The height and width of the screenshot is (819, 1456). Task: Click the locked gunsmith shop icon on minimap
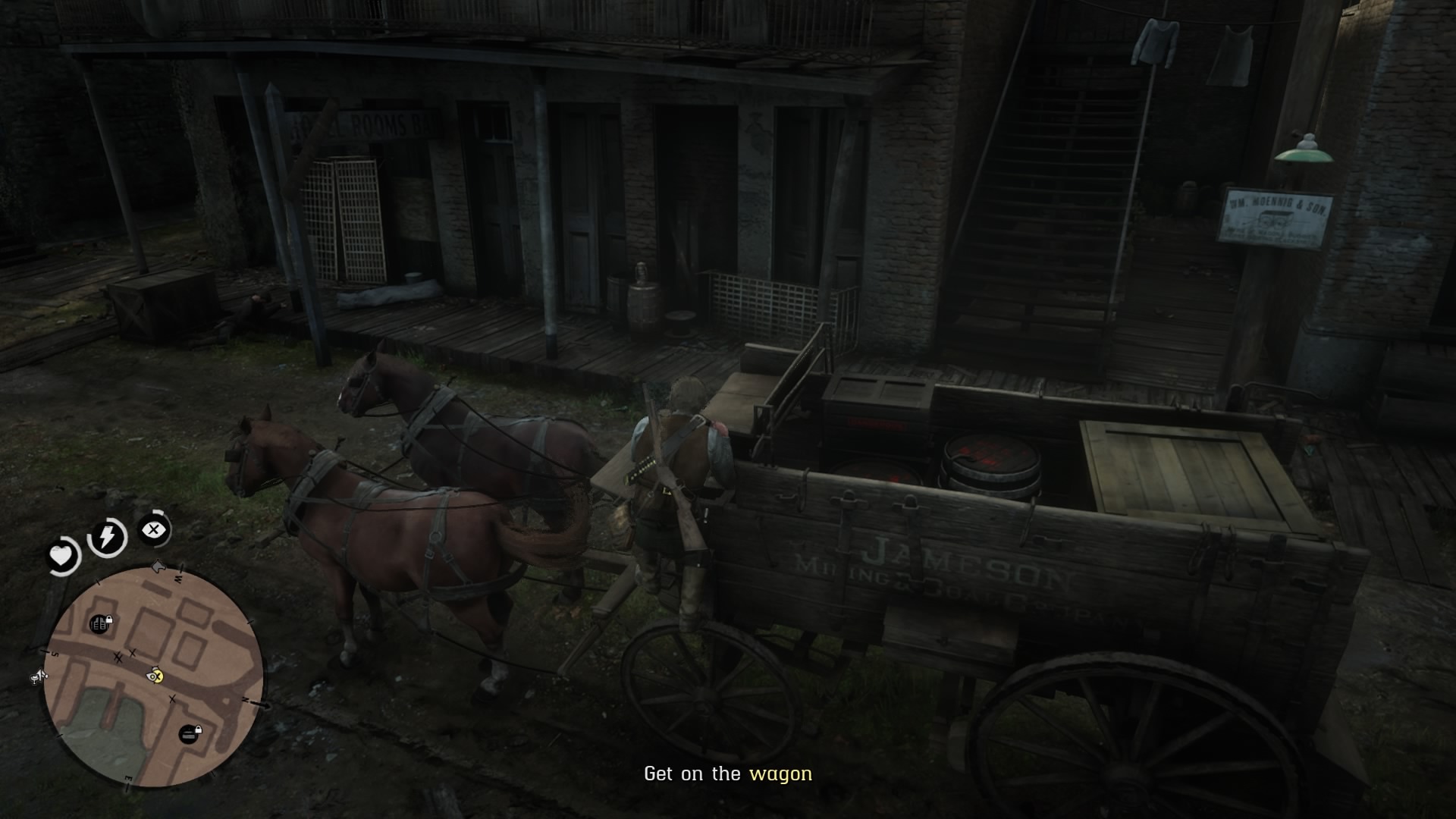tap(99, 623)
